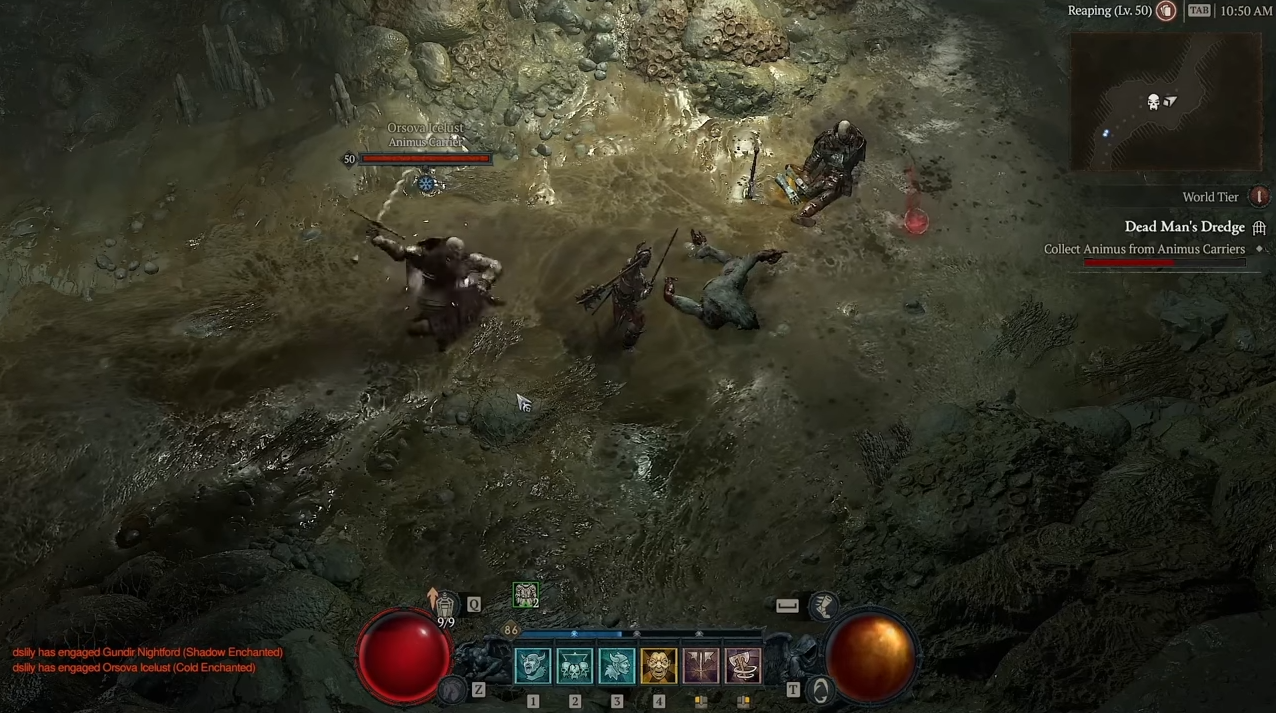The image size is (1276, 713).
Task: Cast the crossed axes skill
Action: coord(700,666)
